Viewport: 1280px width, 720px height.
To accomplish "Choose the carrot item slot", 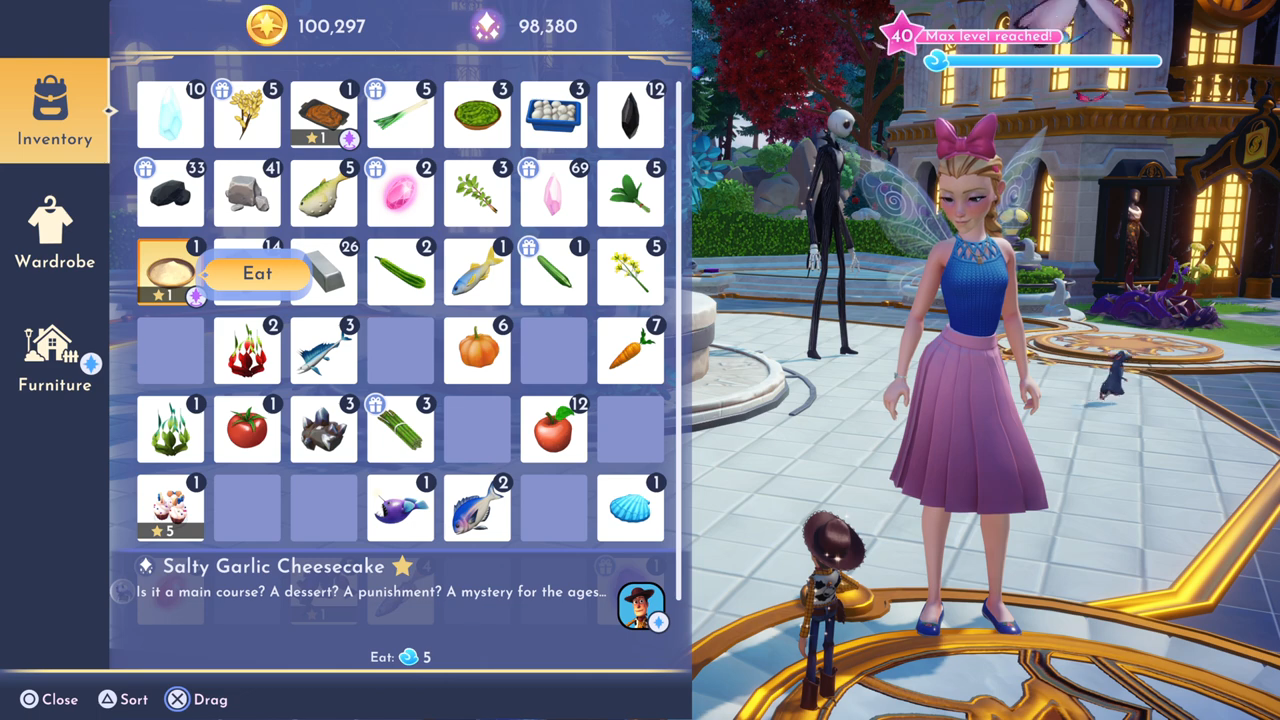I will tap(630, 351).
